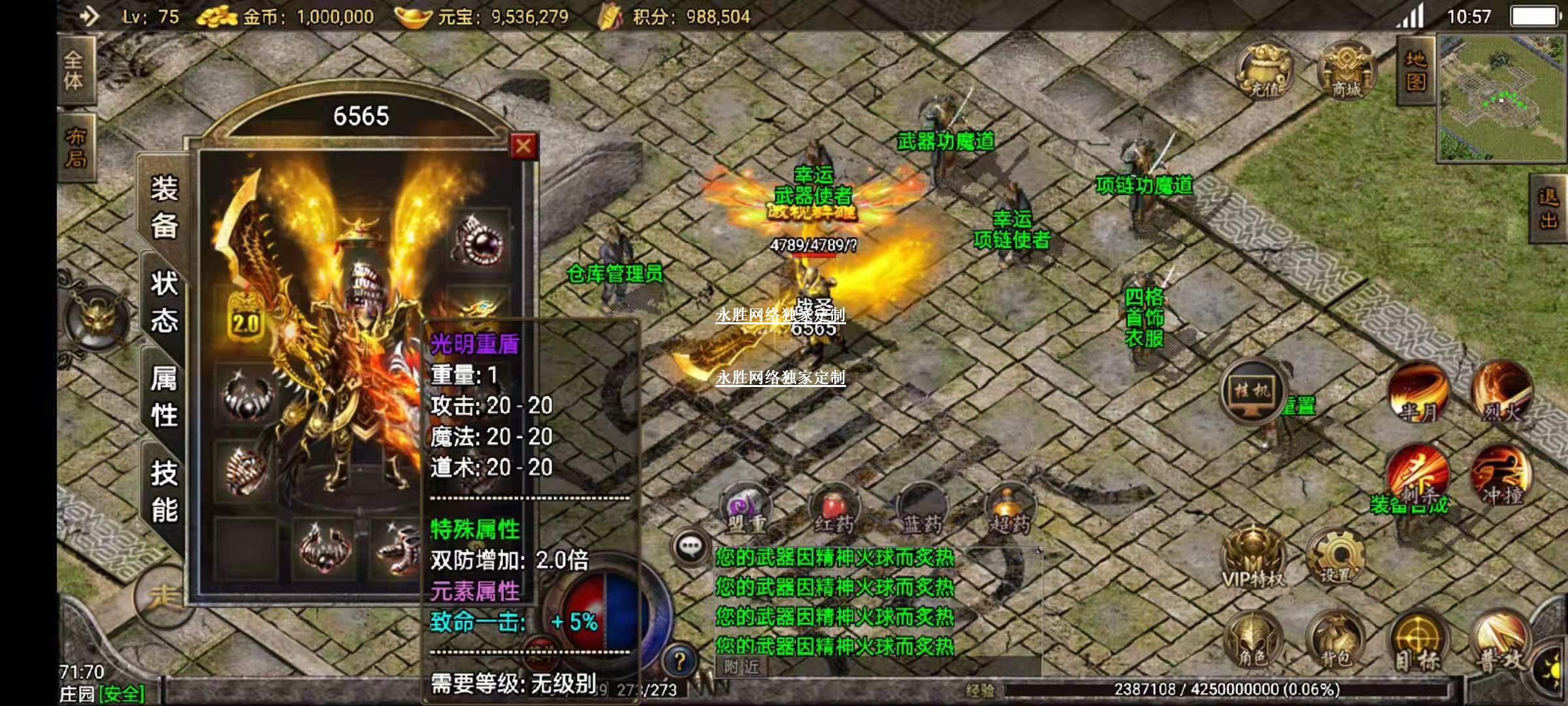
Task: Show the 技能 skills tab
Action: pos(164,491)
